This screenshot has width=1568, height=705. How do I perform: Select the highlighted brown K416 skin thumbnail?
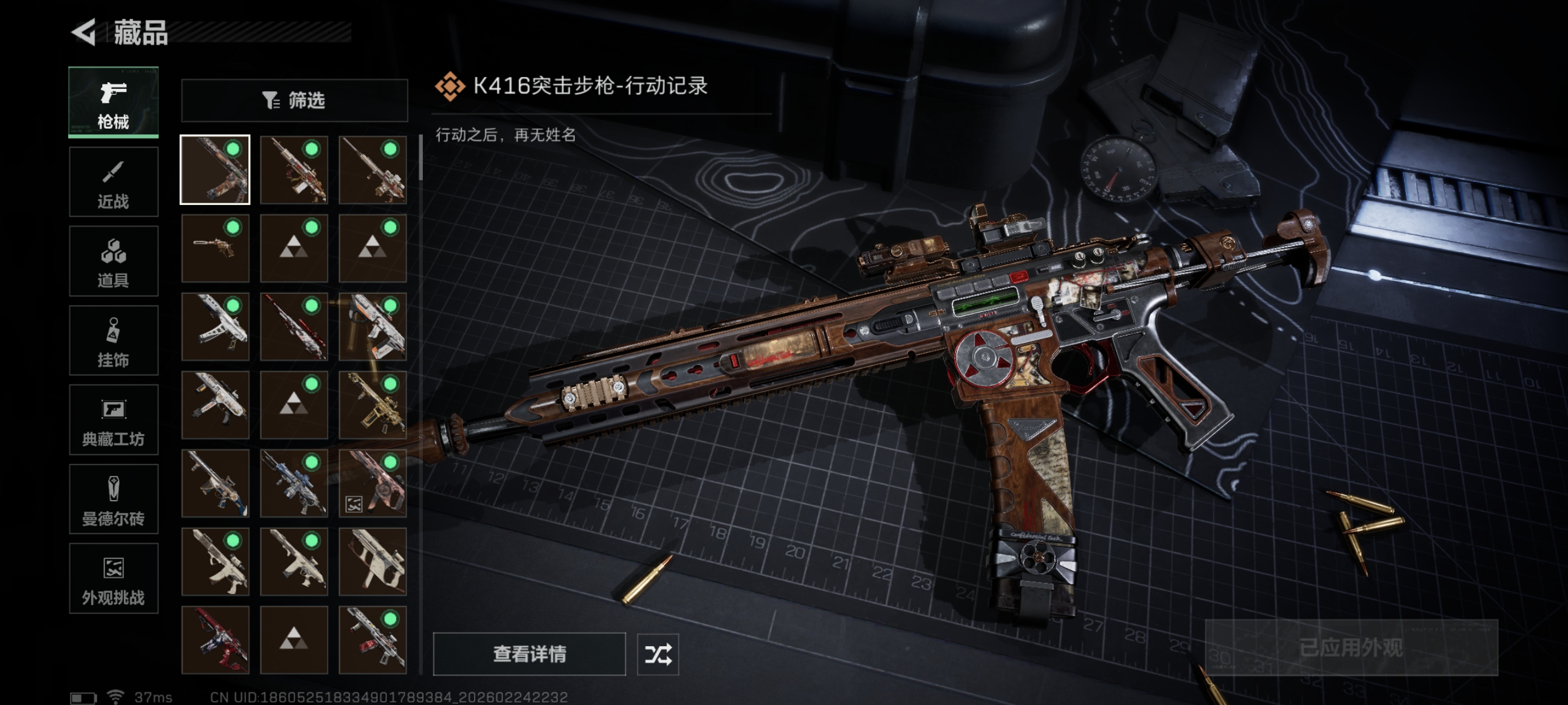(215, 170)
